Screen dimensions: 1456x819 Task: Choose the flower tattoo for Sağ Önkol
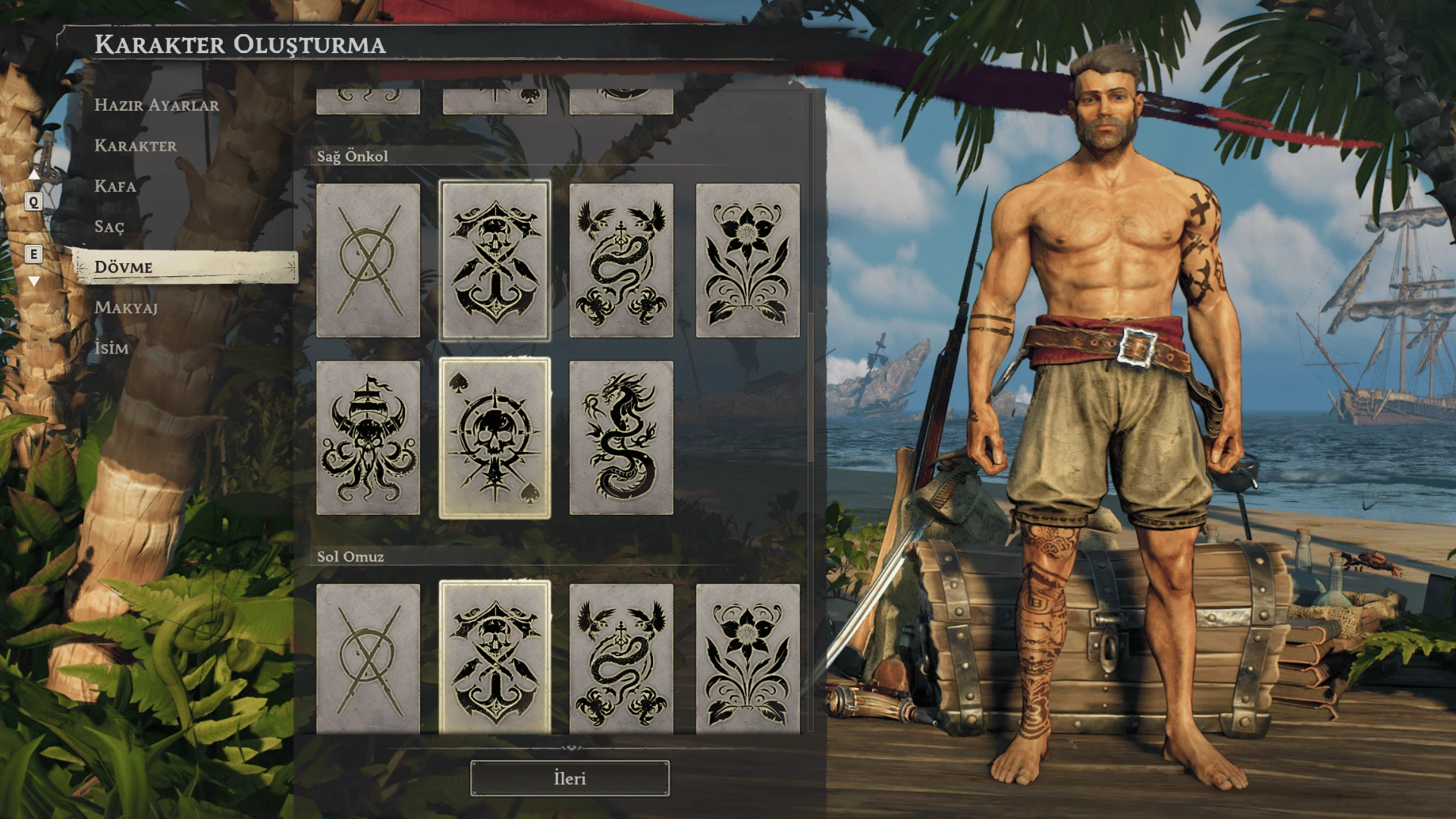tap(748, 261)
